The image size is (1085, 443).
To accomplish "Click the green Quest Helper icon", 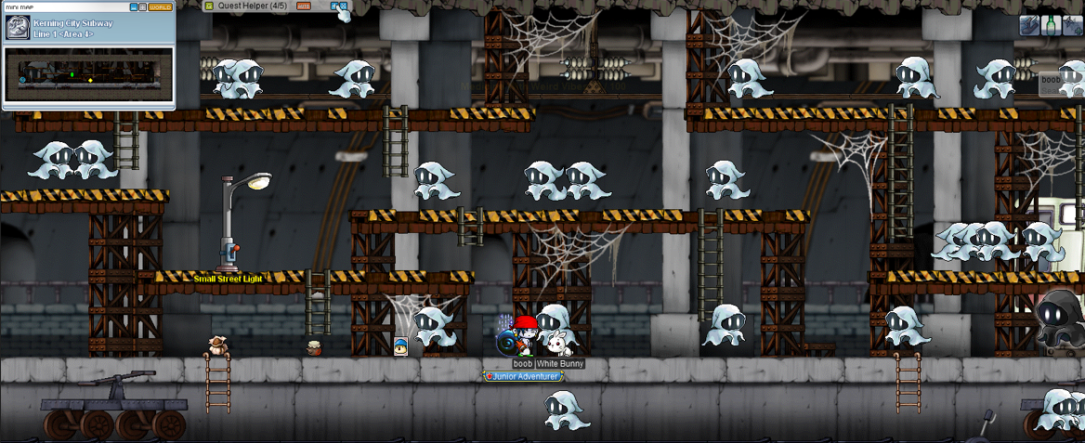I will point(209,6).
